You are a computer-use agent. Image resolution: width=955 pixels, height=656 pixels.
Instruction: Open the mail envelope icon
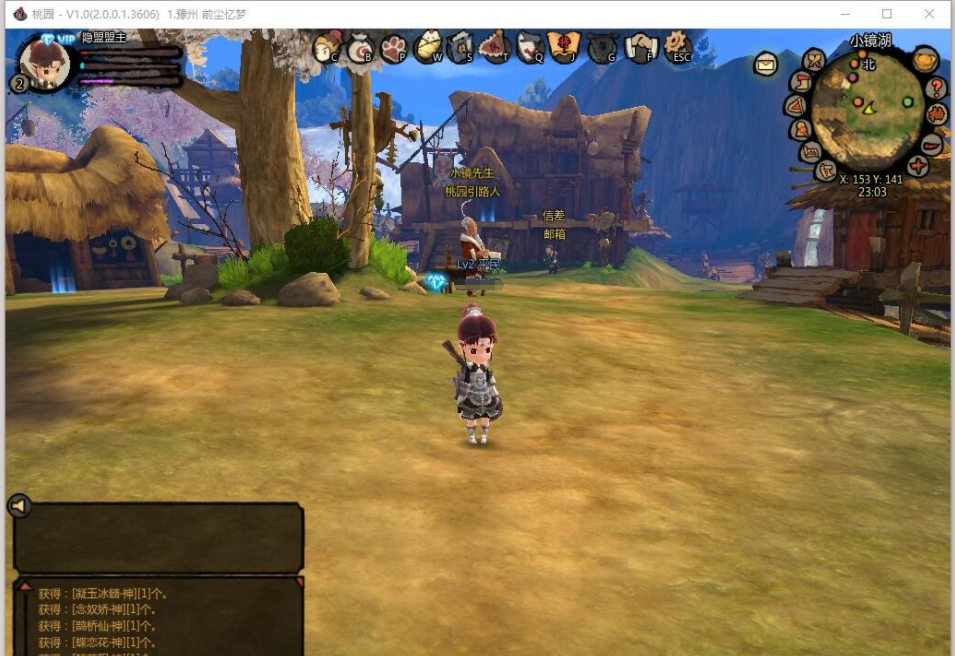pos(766,65)
